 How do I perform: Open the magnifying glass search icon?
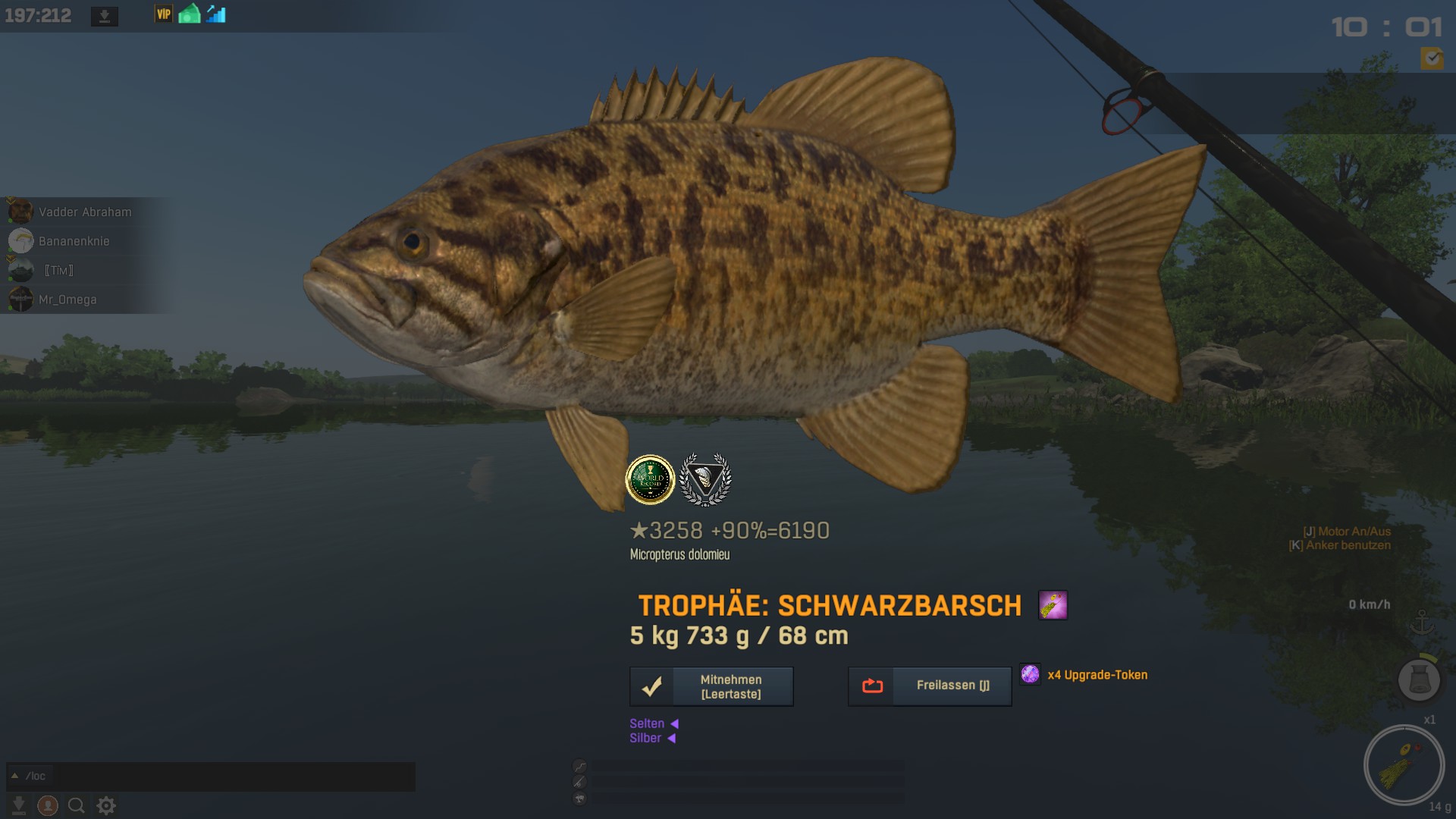(x=77, y=805)
